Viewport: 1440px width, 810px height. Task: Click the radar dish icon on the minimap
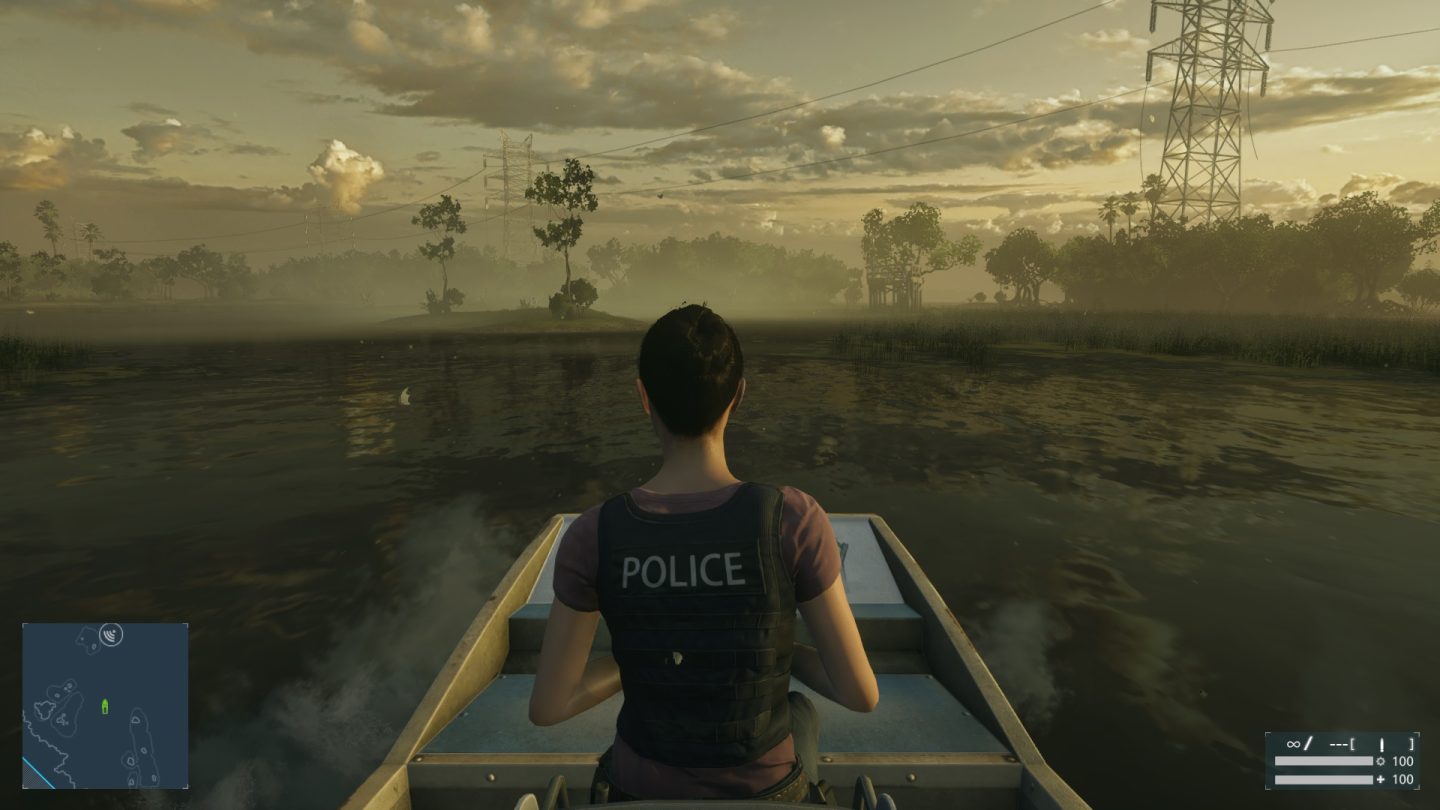pos(111,635)
